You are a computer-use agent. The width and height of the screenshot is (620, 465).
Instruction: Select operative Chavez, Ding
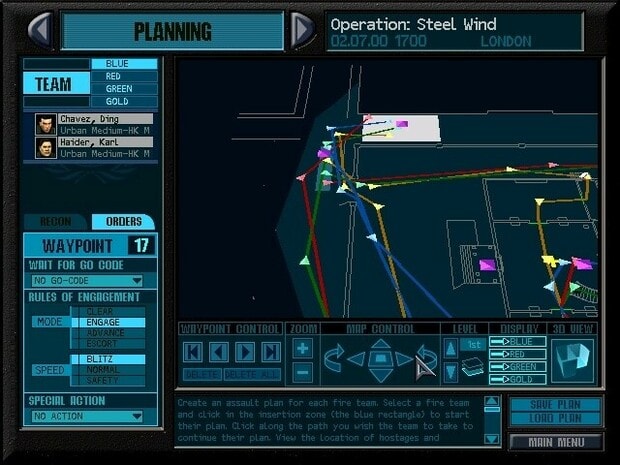tap(94, 124)
